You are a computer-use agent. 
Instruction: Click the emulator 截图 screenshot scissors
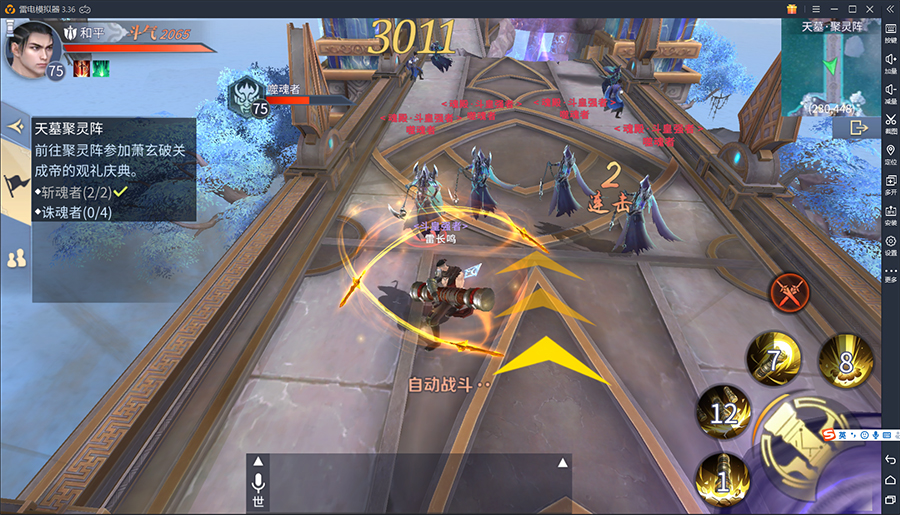click(x=890, y=125)
